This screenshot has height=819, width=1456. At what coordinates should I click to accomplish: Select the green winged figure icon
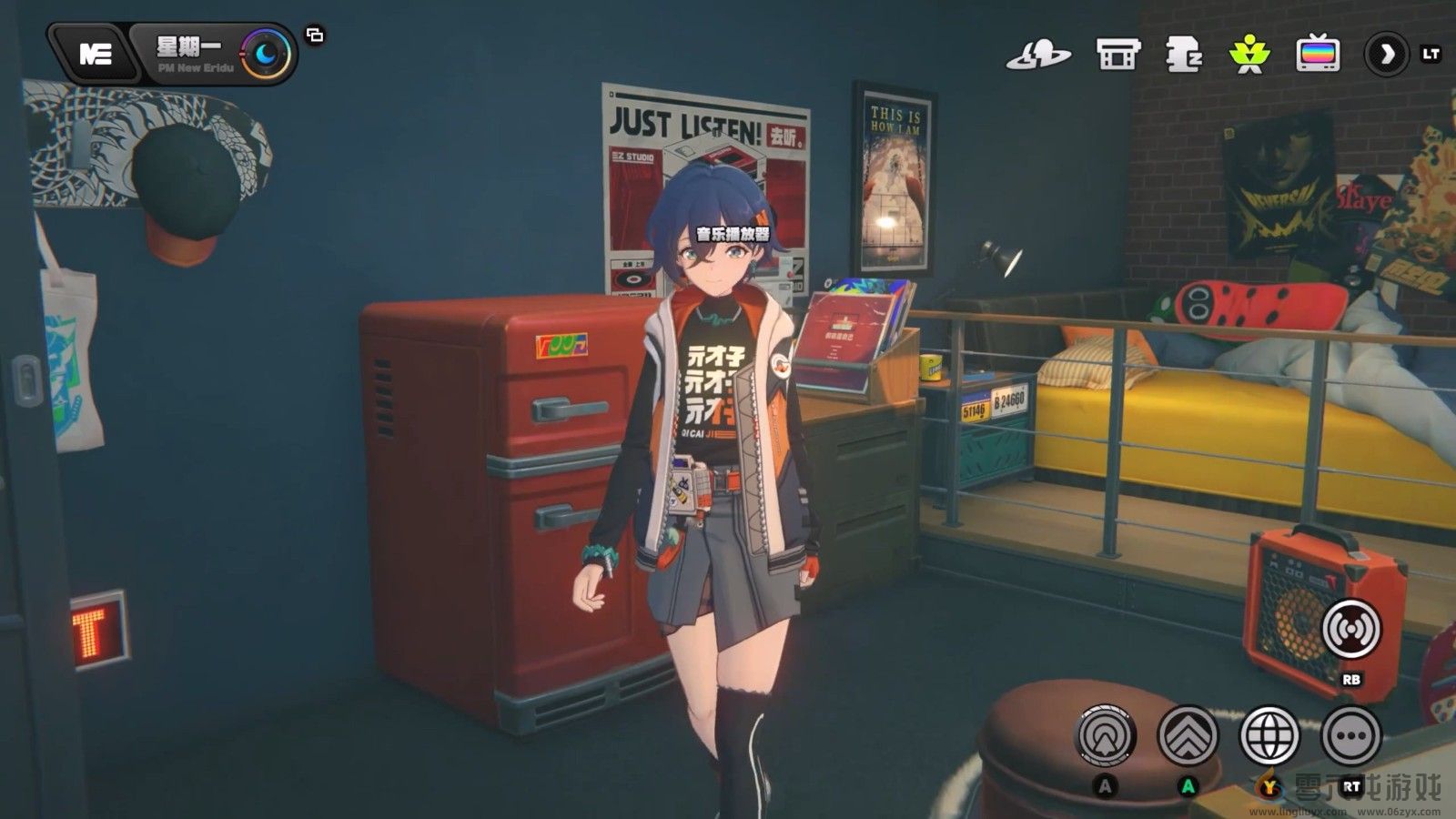point(1249,55)
